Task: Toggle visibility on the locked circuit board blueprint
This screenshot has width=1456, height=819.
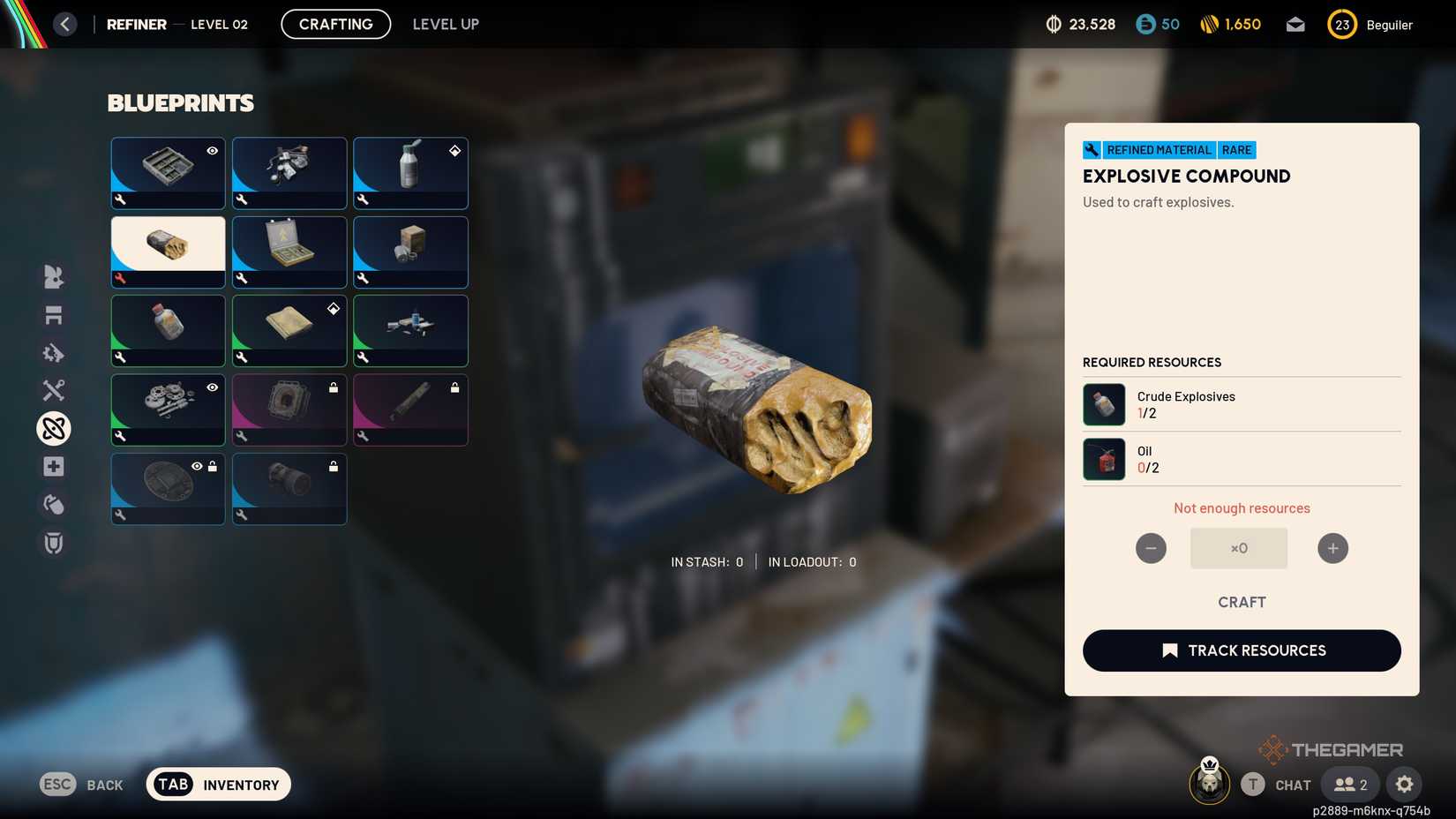Action: click(x=198, y=466)
